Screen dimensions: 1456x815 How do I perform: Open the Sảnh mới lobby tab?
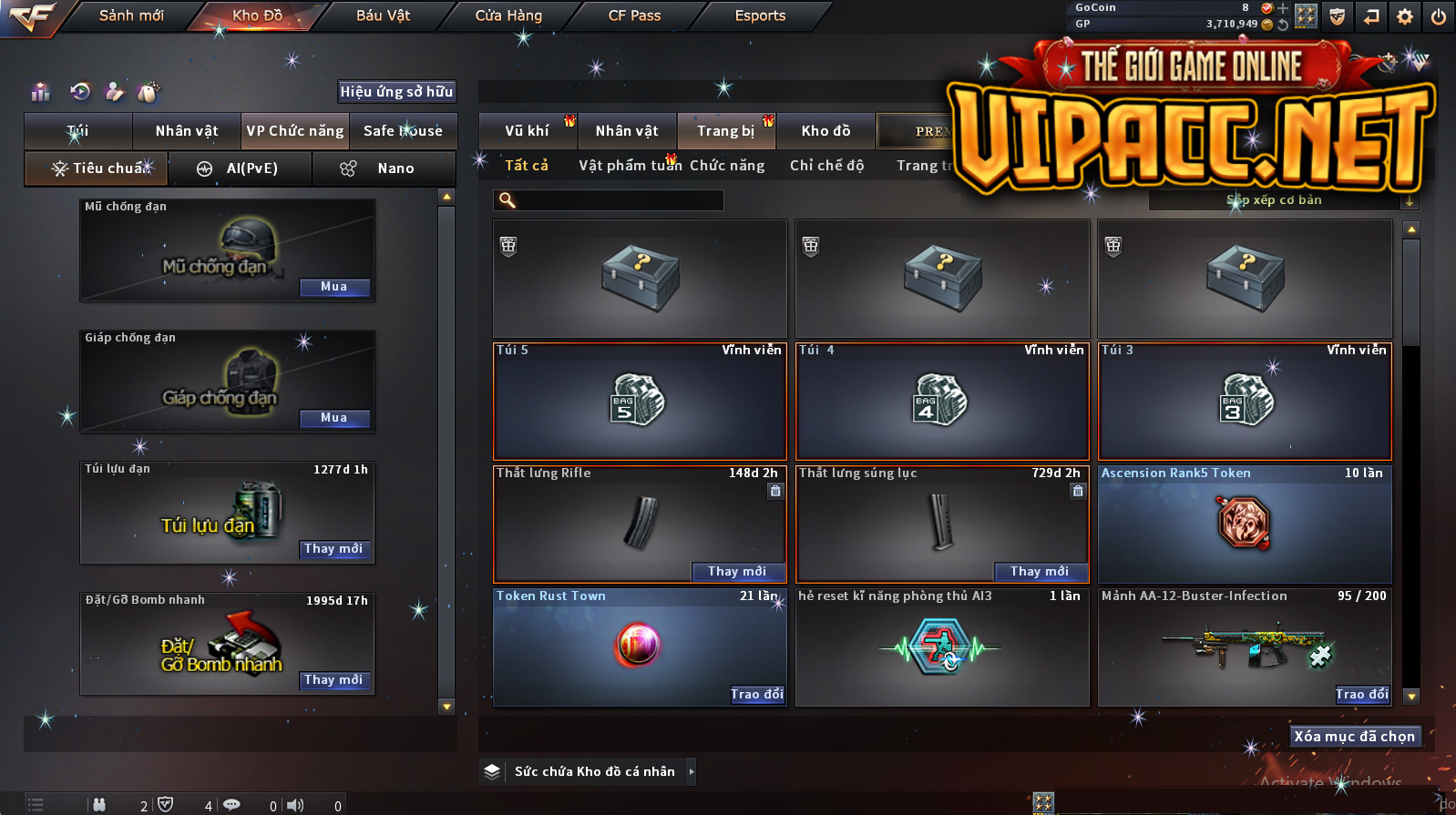pyautogui.click(x=131, y=15)
